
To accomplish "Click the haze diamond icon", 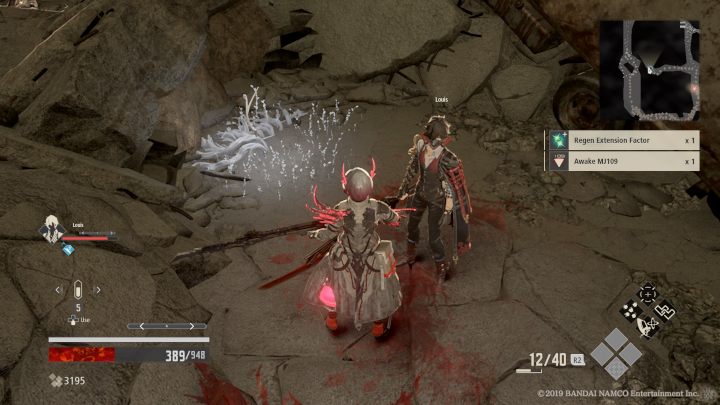I will coord(53,380).
